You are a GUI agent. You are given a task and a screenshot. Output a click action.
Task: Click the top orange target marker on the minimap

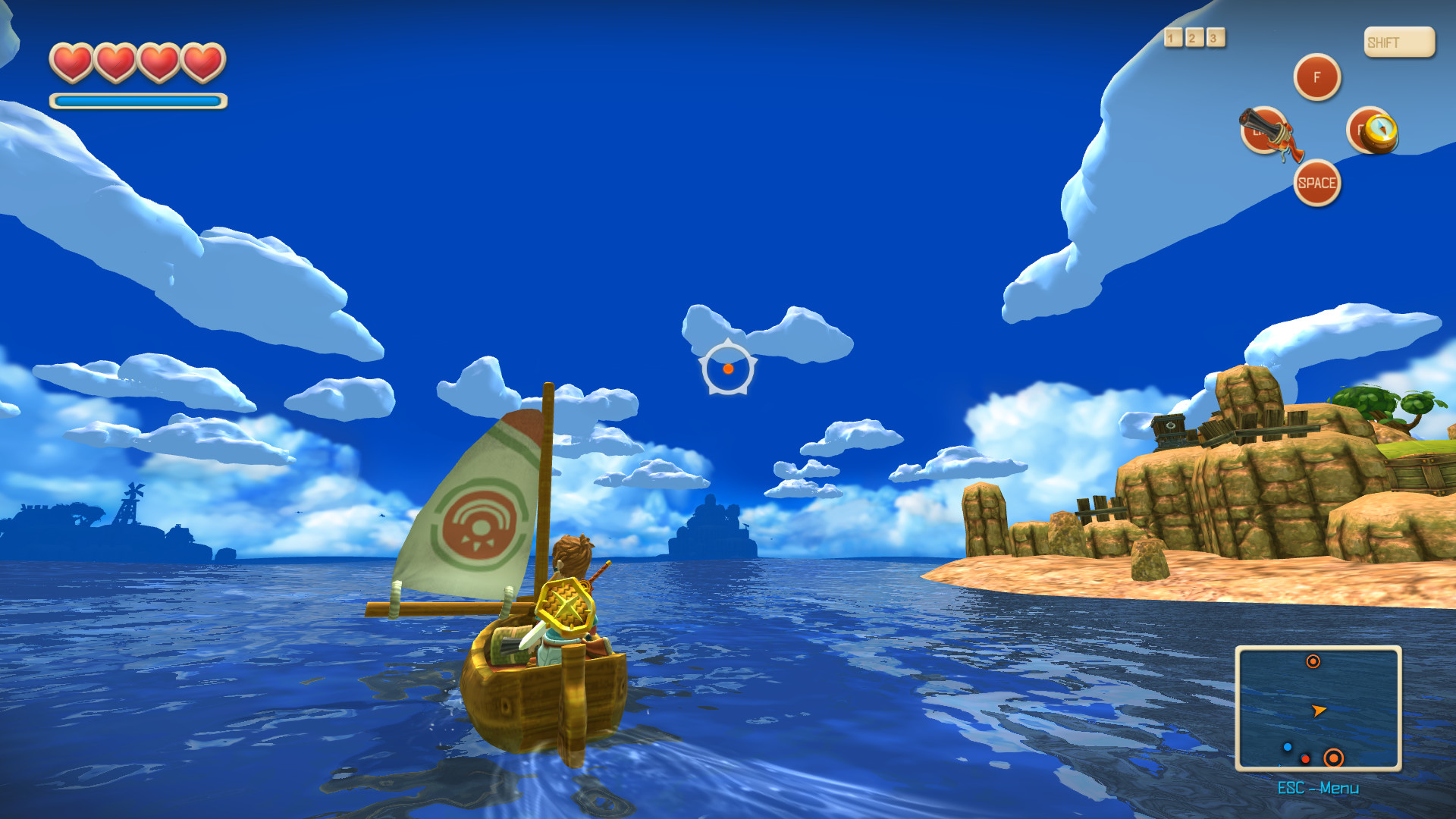click(1313, 663)
